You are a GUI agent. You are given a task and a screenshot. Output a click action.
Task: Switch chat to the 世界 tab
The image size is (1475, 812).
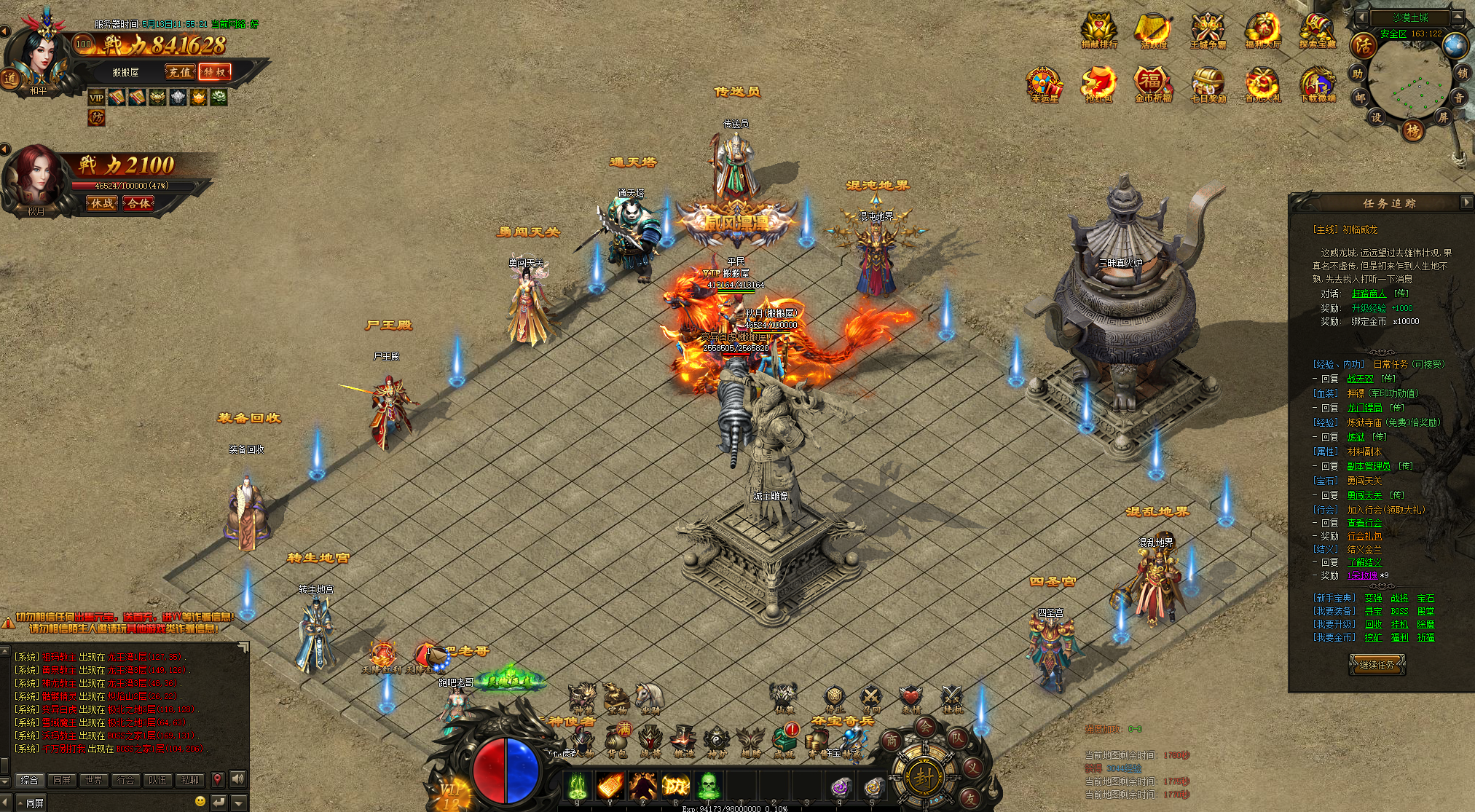click(x=93, y=780)
